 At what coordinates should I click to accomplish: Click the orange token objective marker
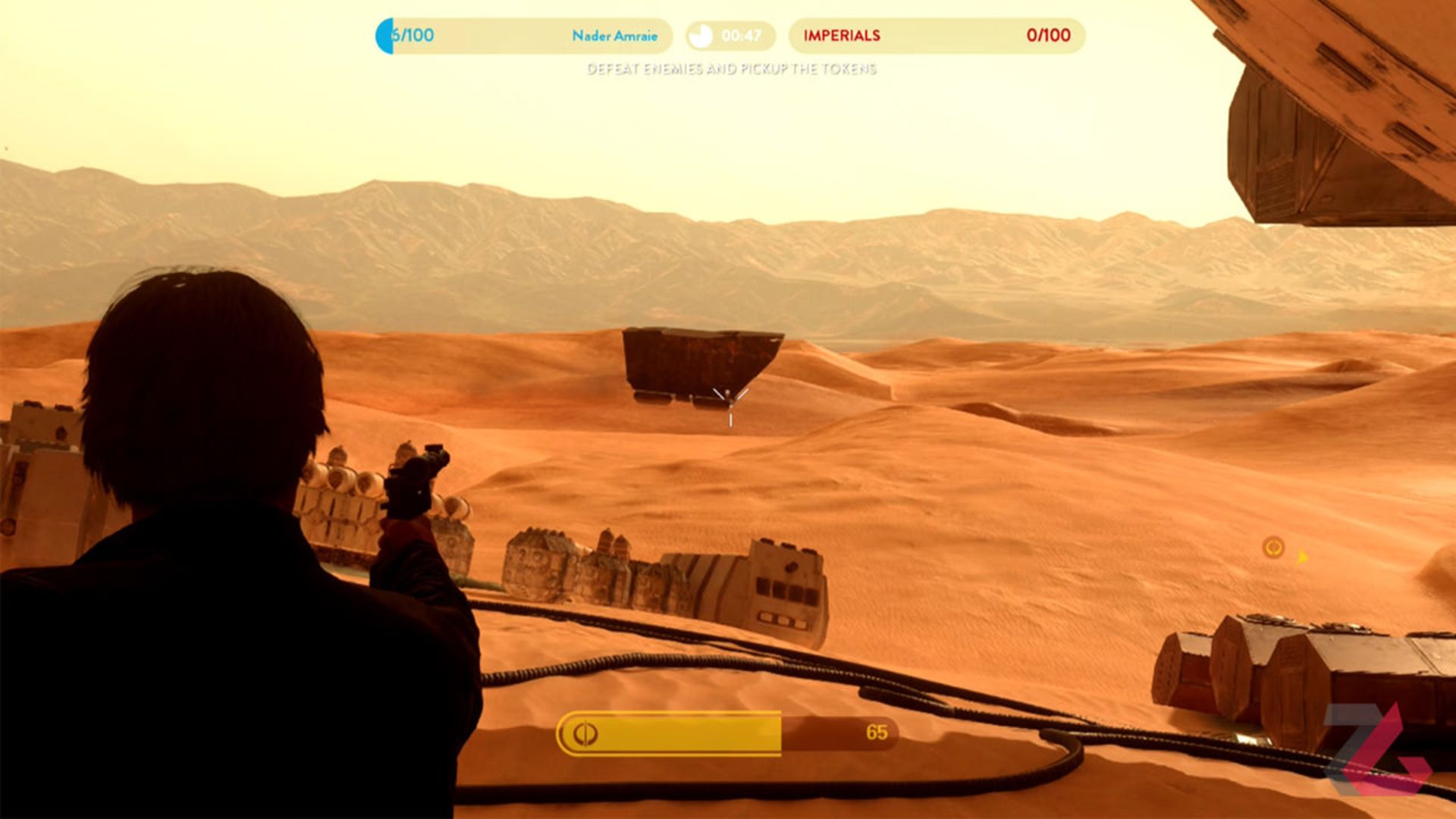pyautogui.click(x=1272, y=547)
